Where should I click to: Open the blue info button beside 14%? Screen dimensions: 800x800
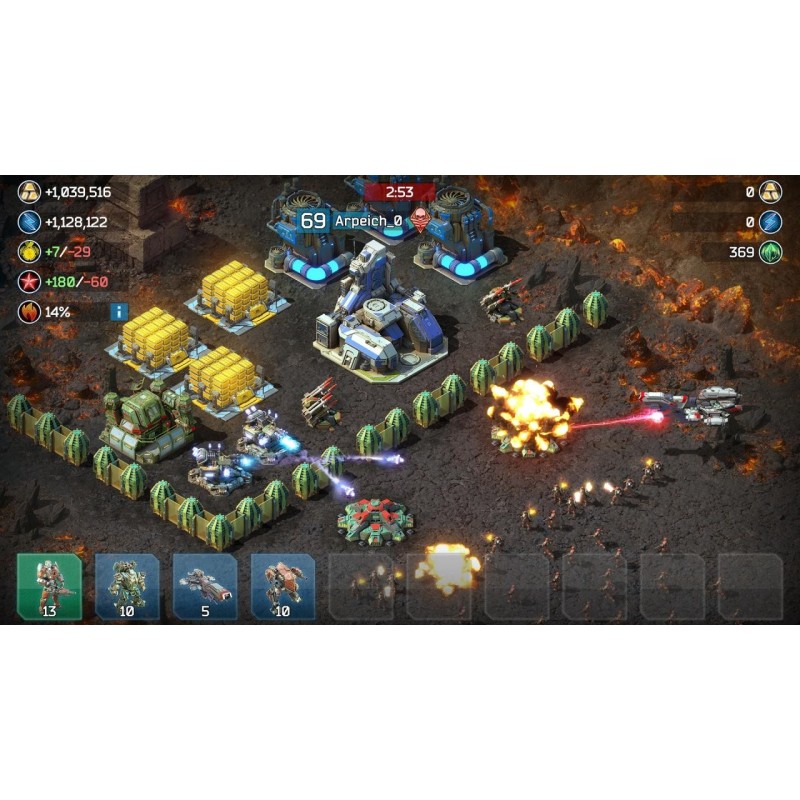(x=119, y=311)
